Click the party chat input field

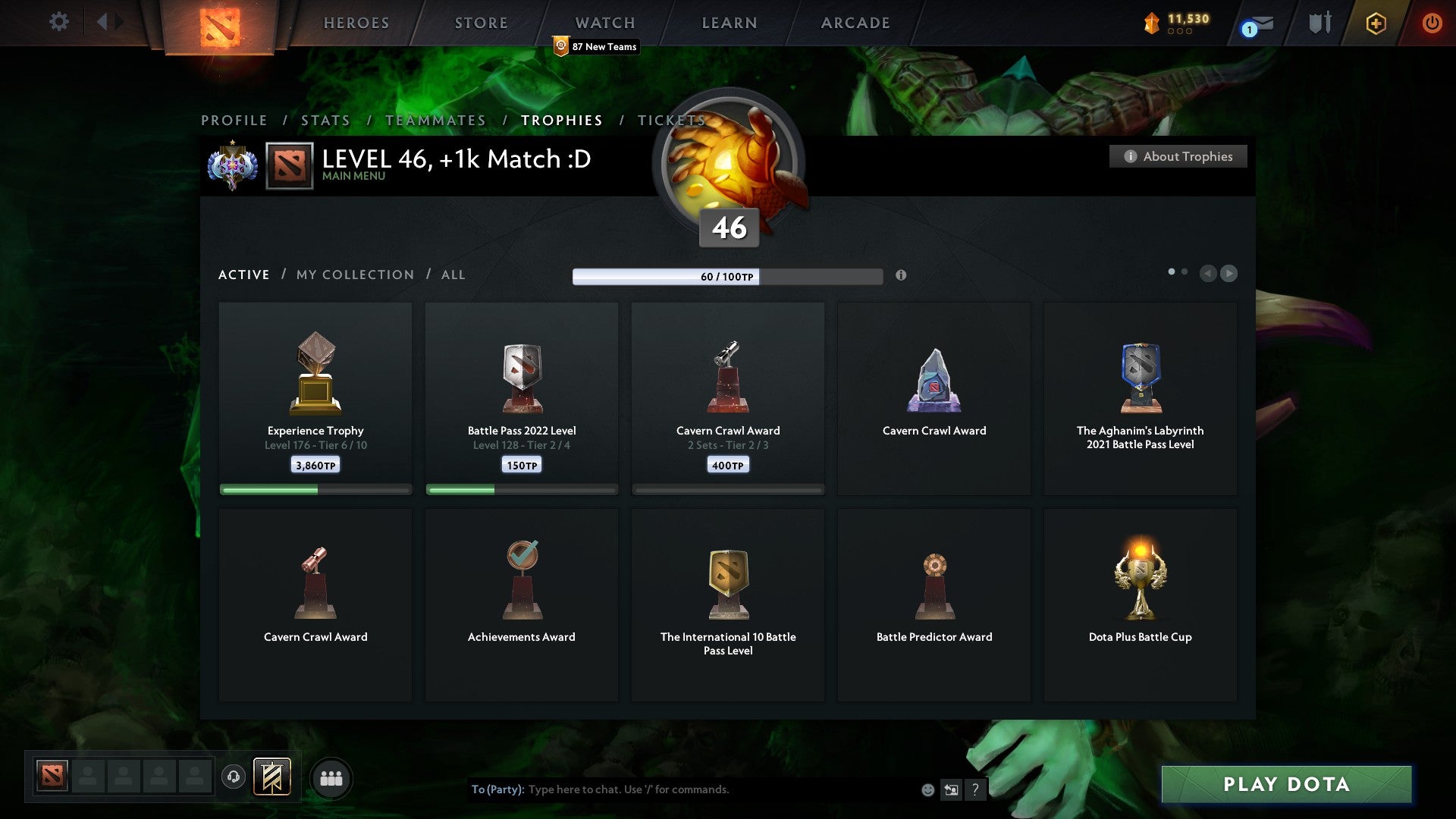click(682, 789)
